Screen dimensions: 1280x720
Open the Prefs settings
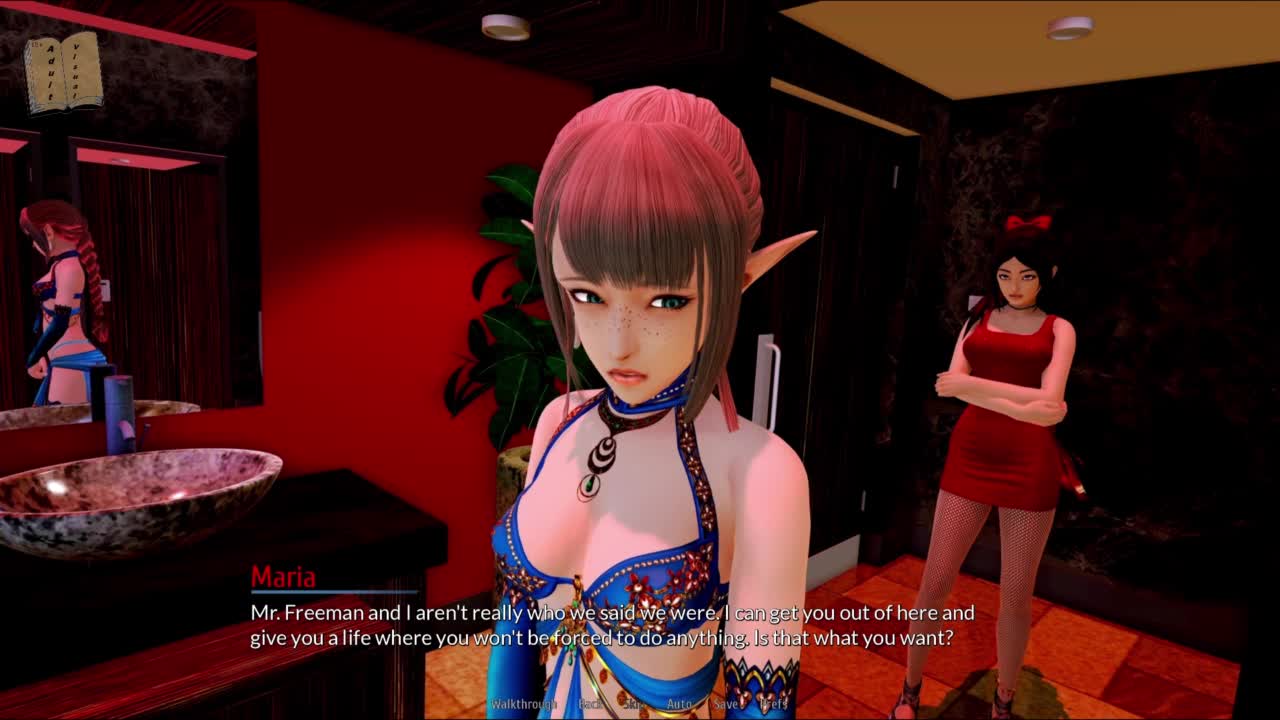click(x=774, y=704)
